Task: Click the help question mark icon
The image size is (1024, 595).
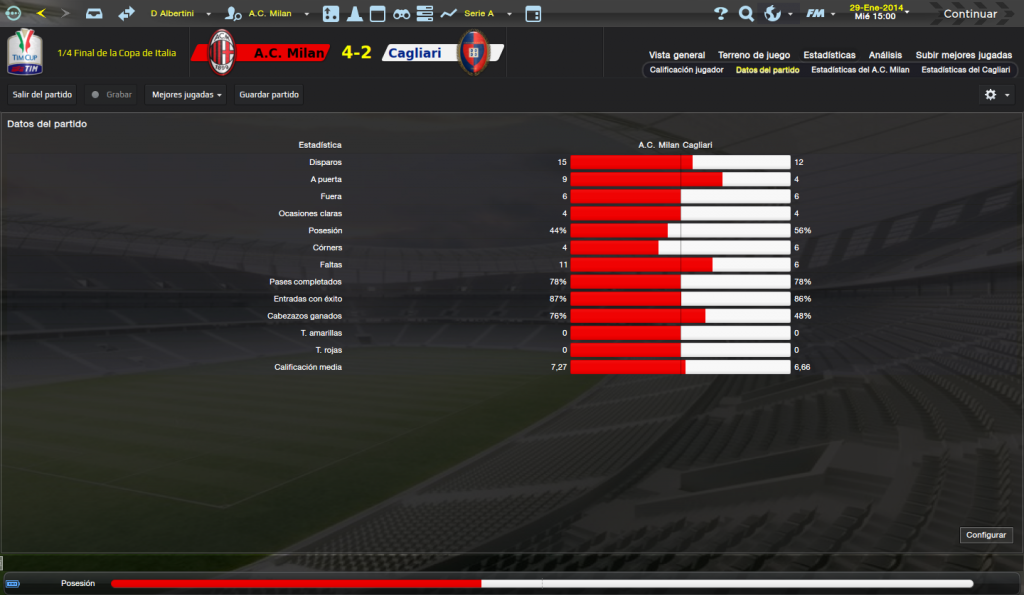Action: click(x=720, y=14)
